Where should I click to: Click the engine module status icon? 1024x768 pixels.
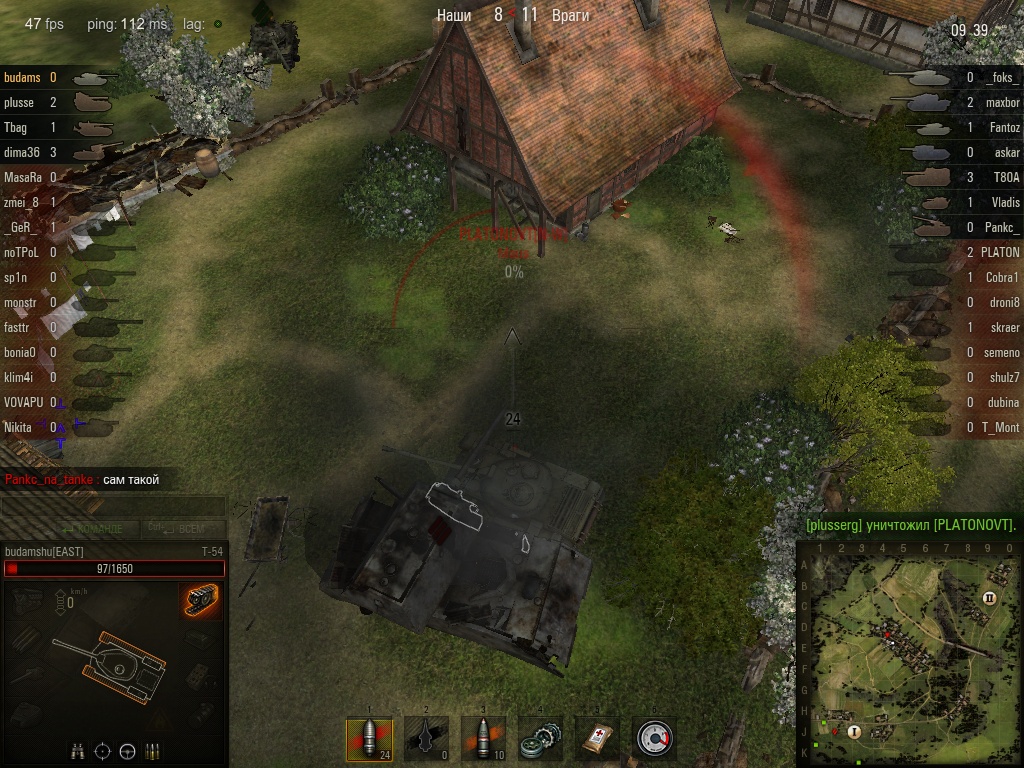point(28,600)
